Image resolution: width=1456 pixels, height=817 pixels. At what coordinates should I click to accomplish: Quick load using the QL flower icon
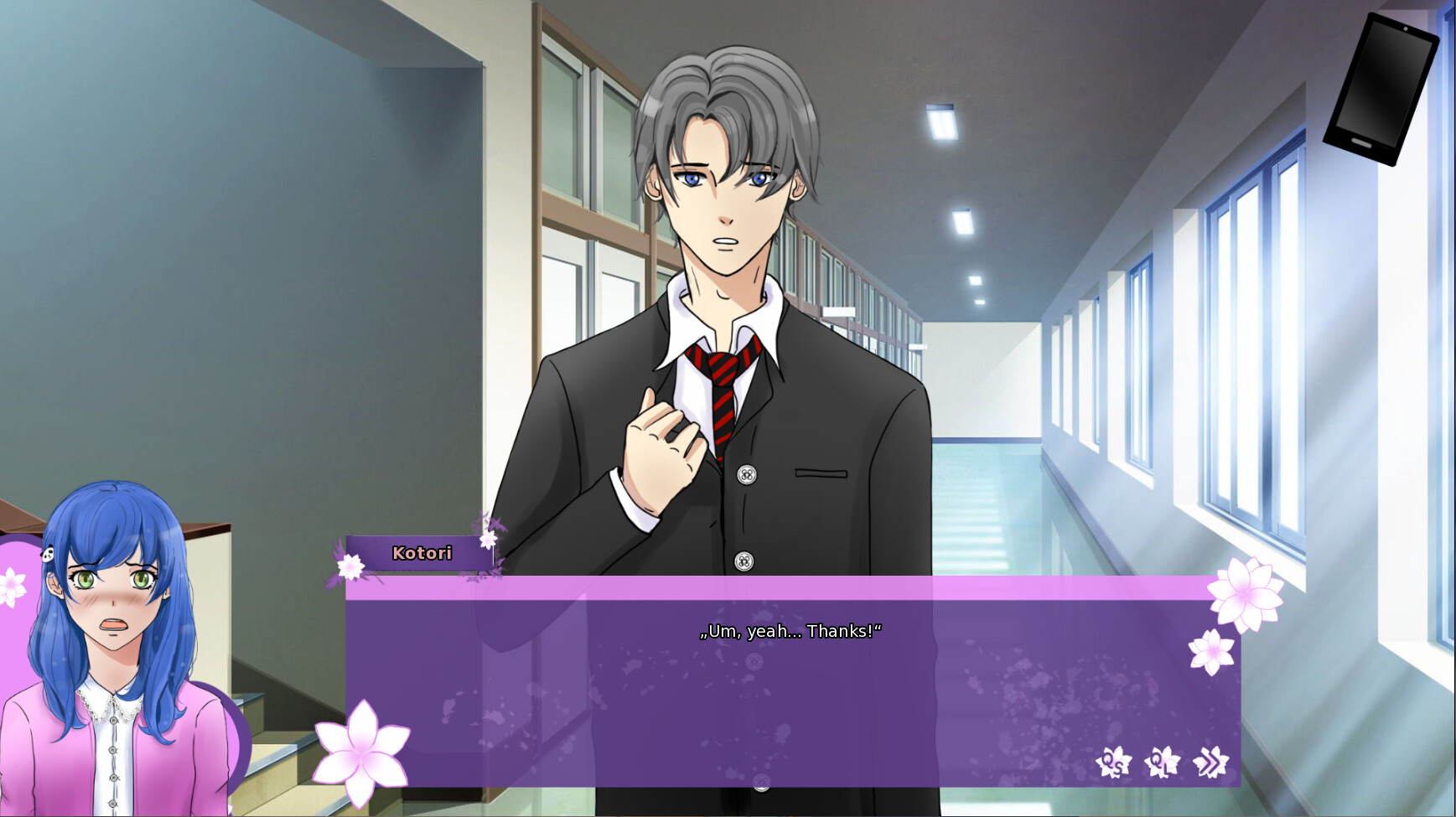(1161, 763)
